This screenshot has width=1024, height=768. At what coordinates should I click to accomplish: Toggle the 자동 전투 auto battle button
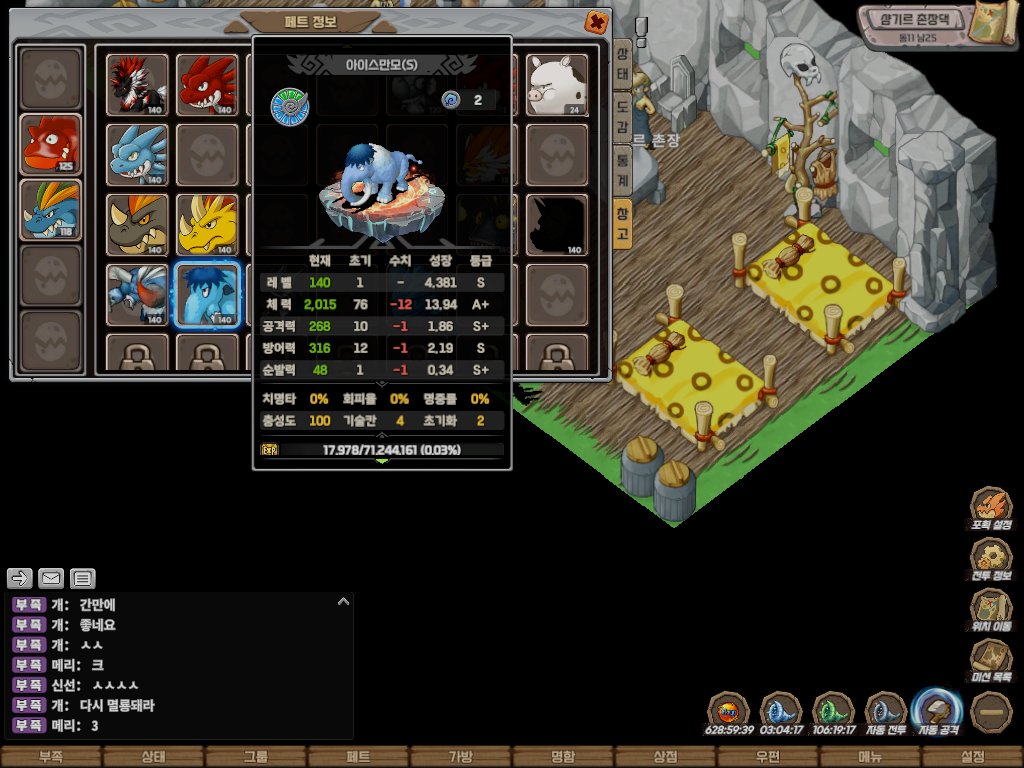pyautogui.click(x=885, y=712)
